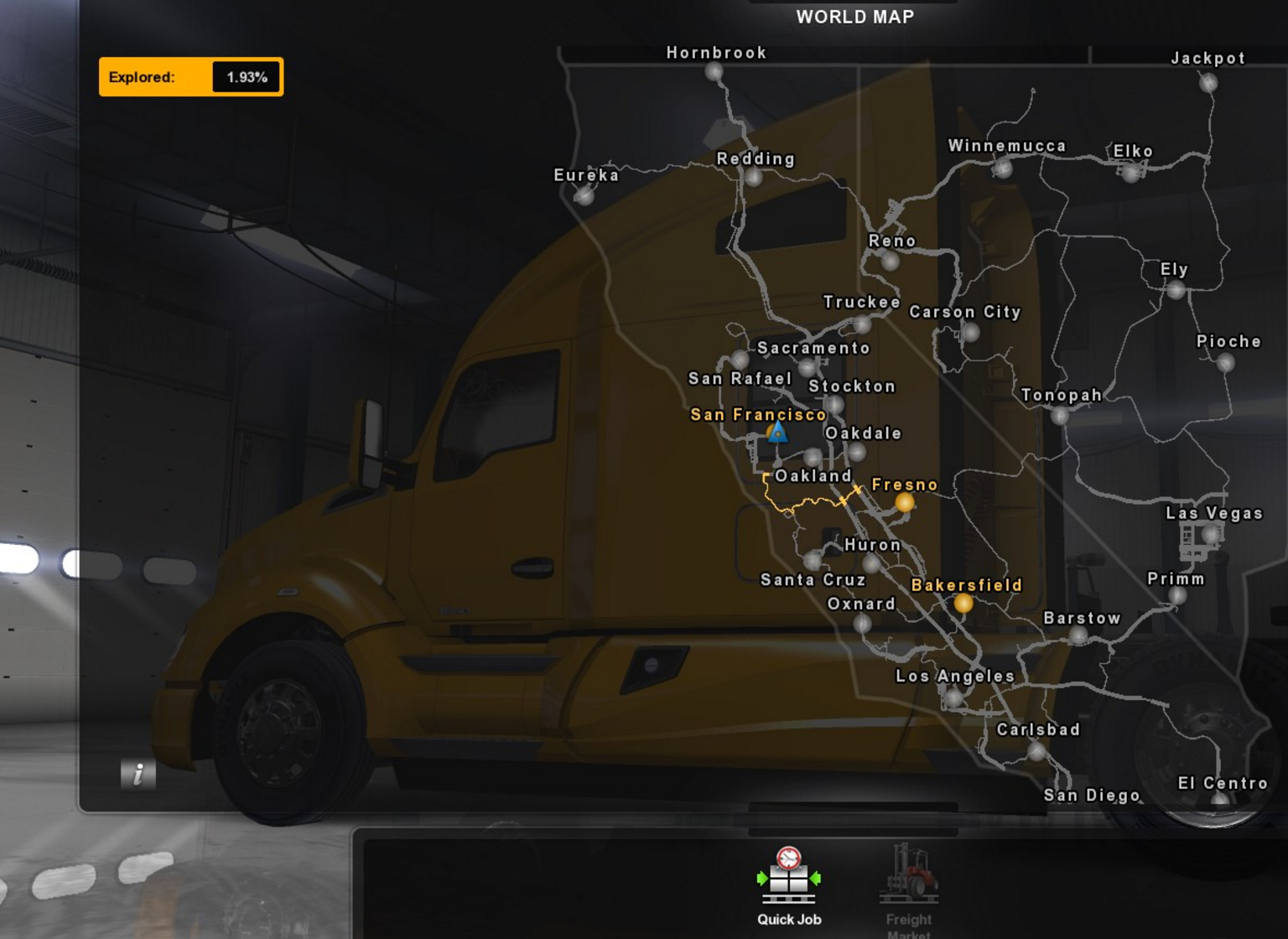1288x939 pixels.
Task: Select the Ely city marker
Action: [1176, 290]
